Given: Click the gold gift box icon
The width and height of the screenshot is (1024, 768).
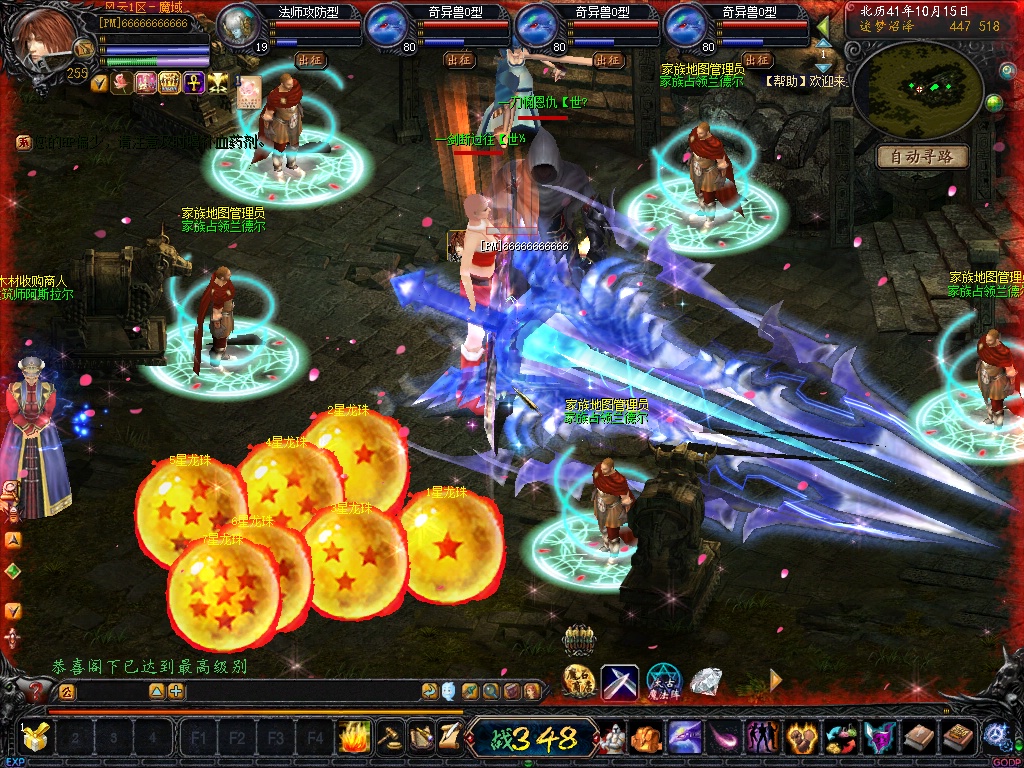Looking at the screenshot, I should pyautogui.click(x=36, y=738).
